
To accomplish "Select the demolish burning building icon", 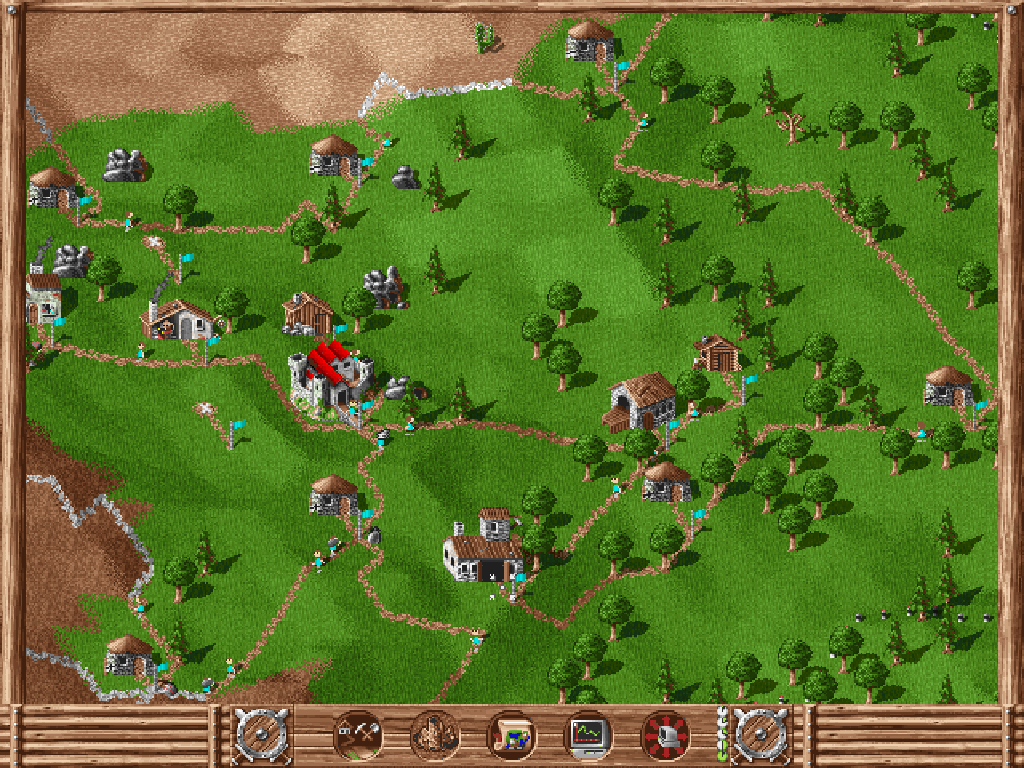I will [435, 736].
